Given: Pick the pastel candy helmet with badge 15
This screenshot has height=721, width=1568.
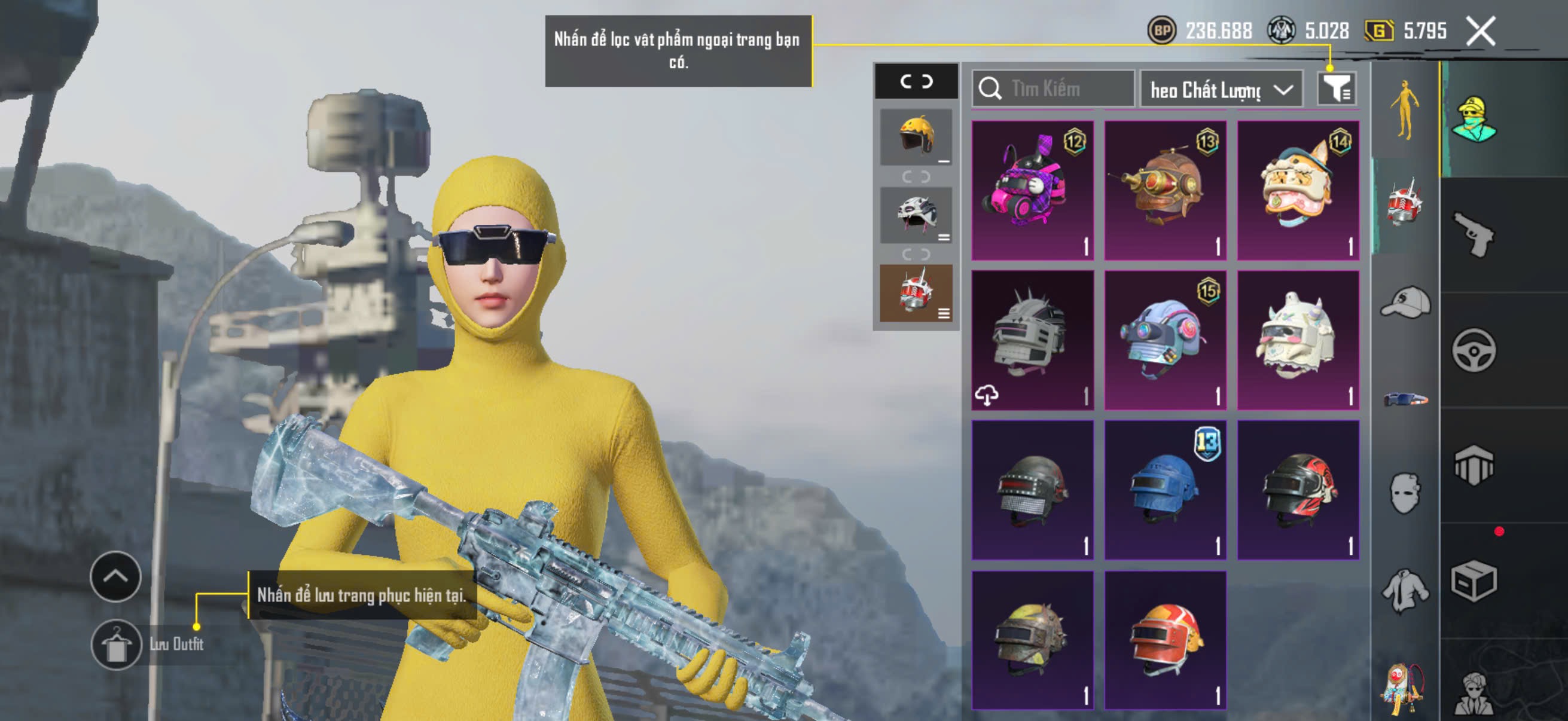Looking at the screenshot, I should [1165, 340].
